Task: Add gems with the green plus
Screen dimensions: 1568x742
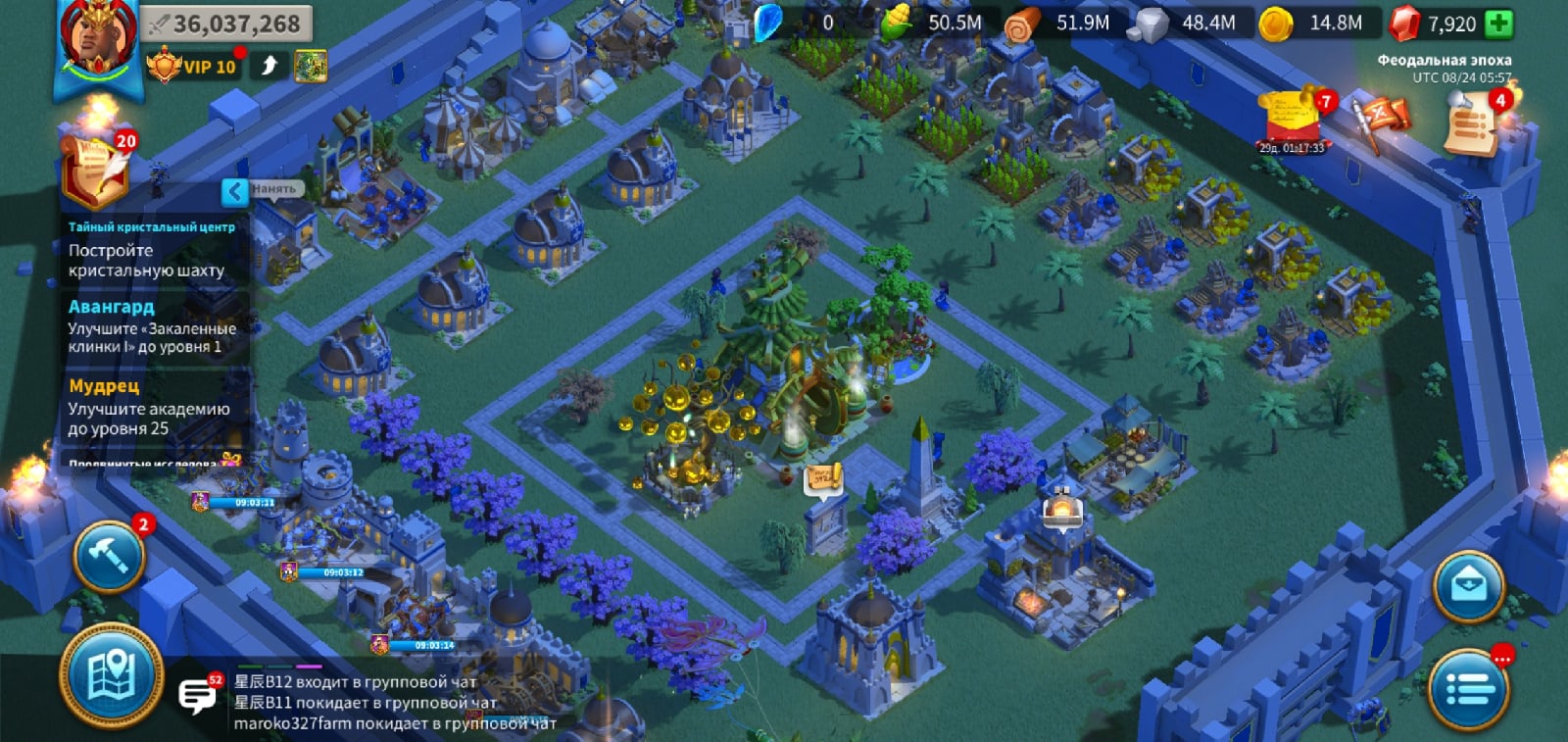Action: [1499, 24]
